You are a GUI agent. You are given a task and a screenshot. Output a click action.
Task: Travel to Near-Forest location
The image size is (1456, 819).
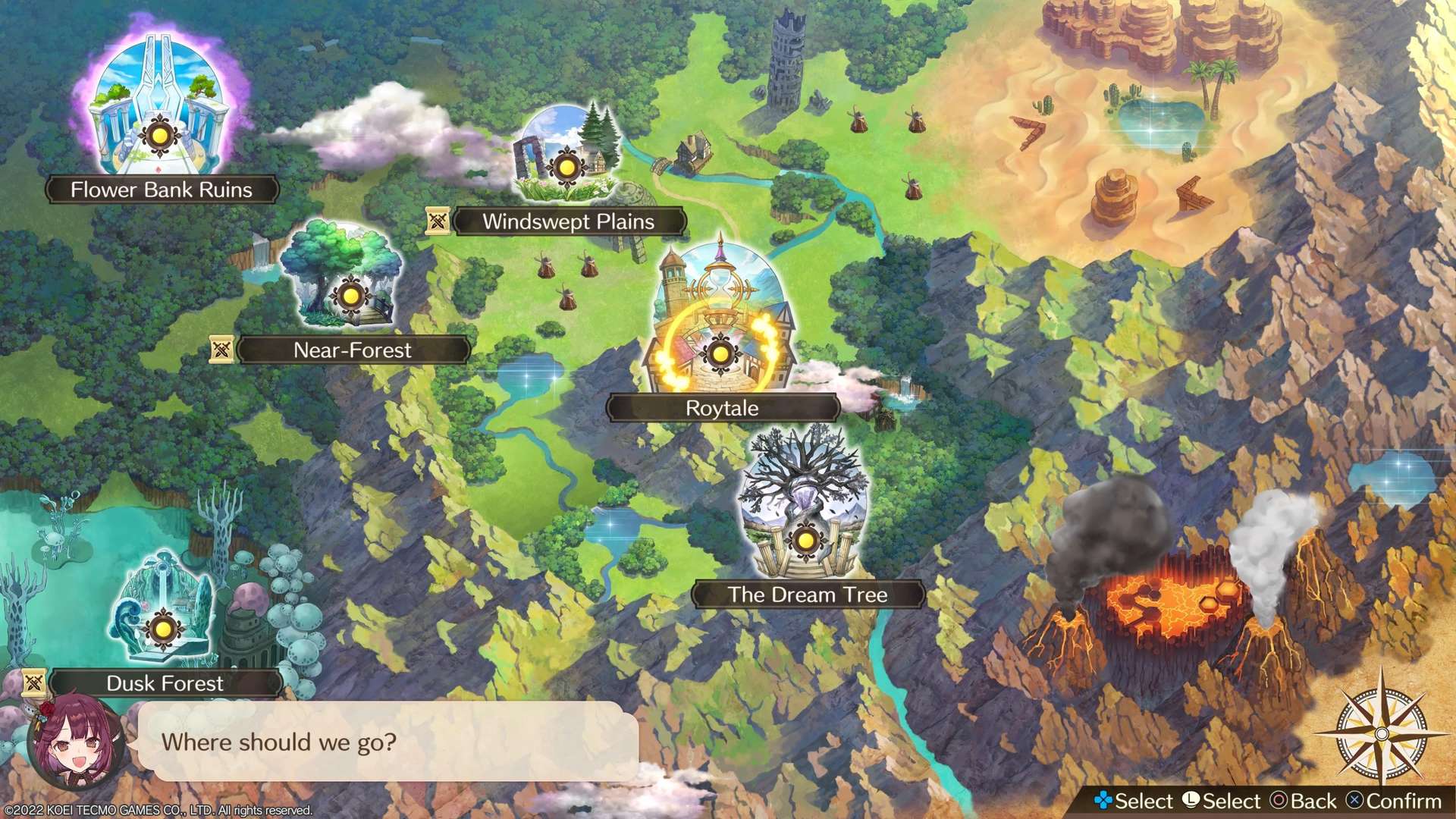(x=350, y=296)
